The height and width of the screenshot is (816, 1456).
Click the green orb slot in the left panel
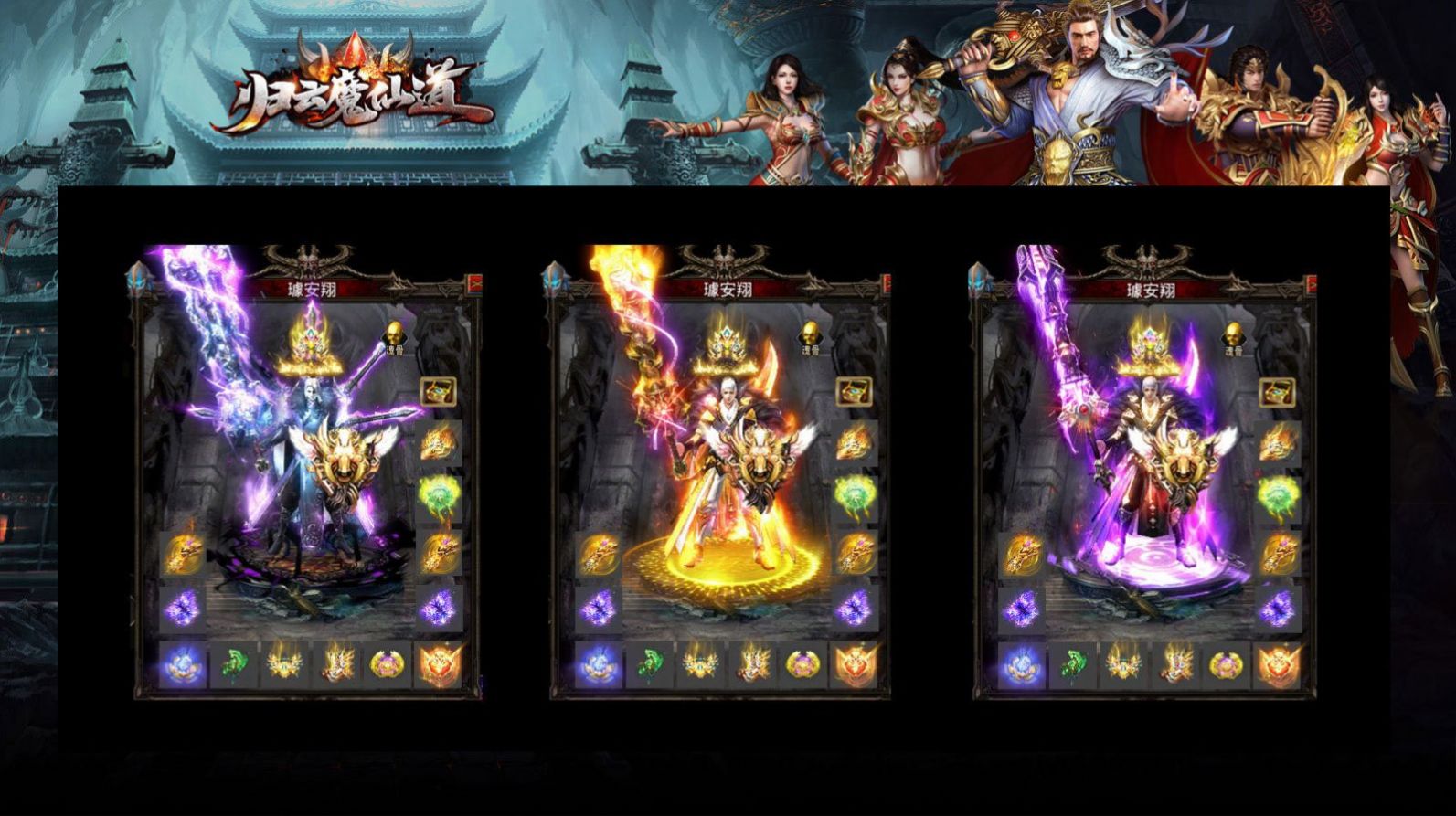coord(440,495)
